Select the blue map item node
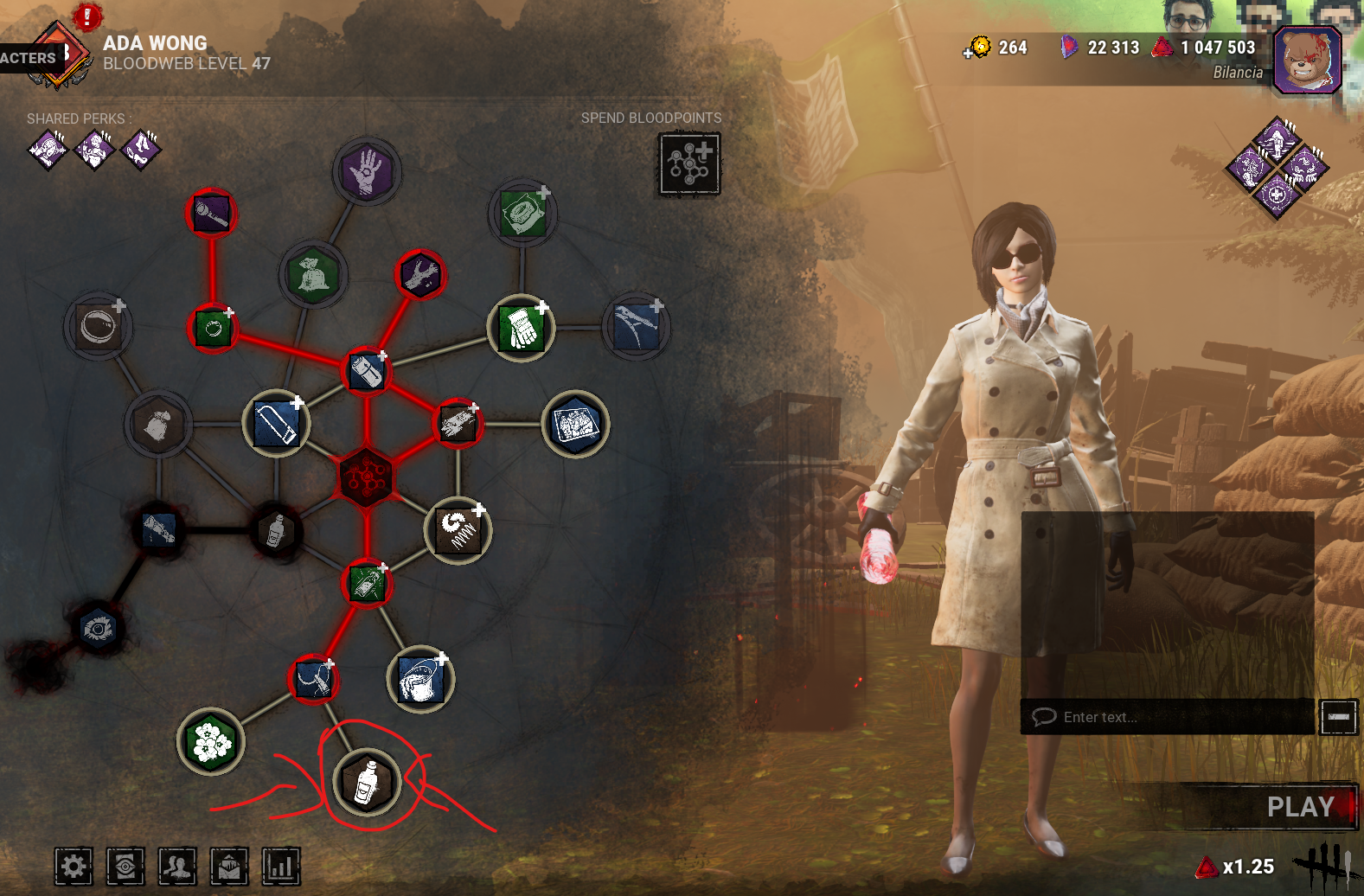Viewport: 1364px width, 896px height. (x=576, y=424)
